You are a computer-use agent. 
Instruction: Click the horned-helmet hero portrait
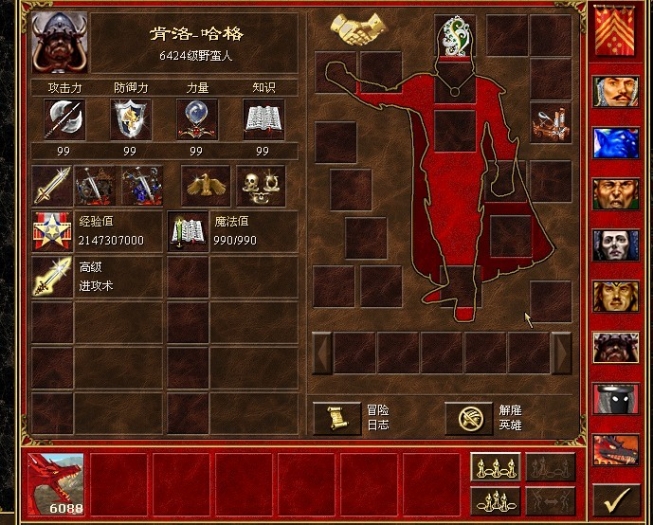(x=59, y=42)
